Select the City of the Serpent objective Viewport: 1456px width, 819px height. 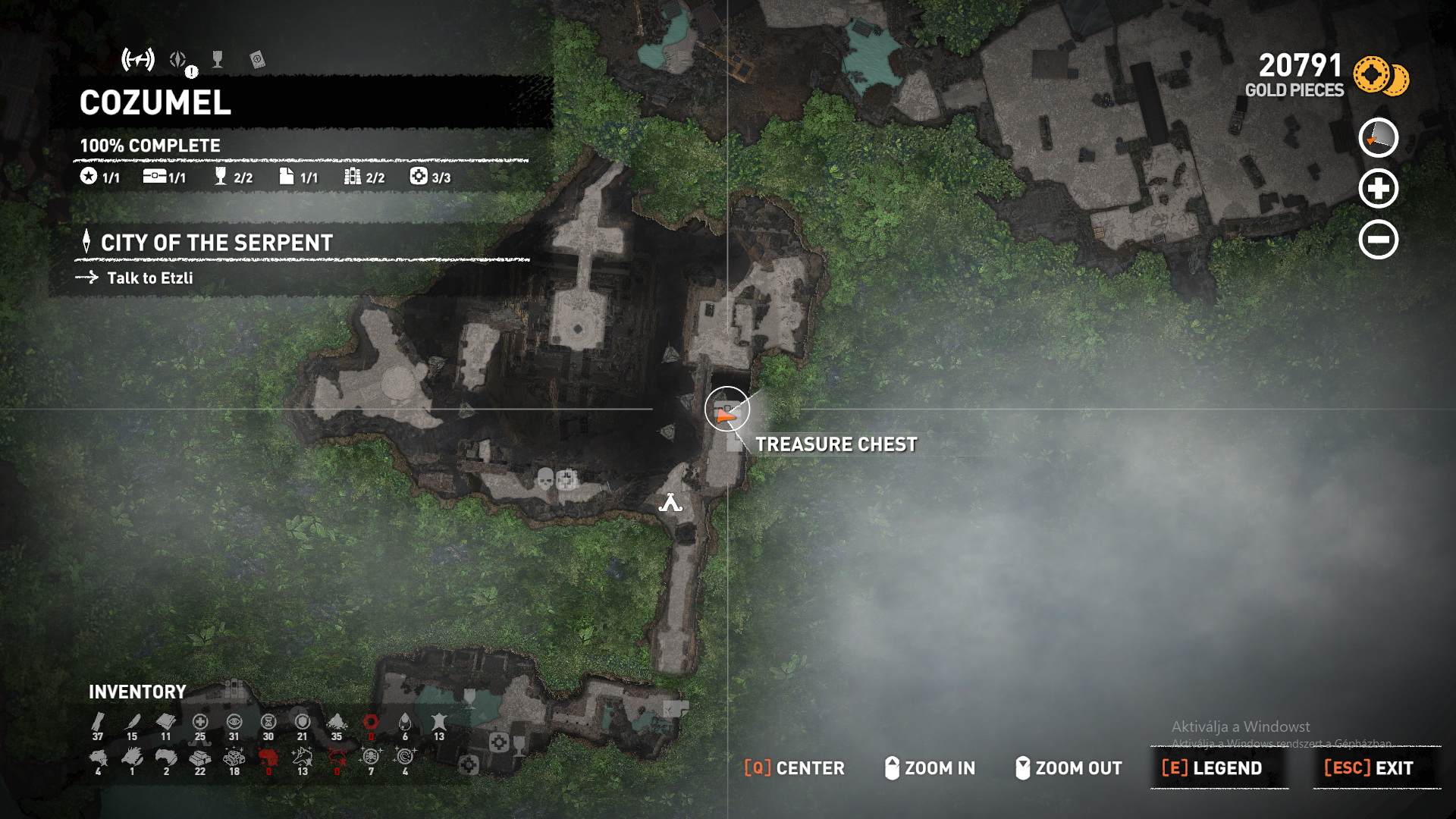pyautogui.click(x=216, y=243)
